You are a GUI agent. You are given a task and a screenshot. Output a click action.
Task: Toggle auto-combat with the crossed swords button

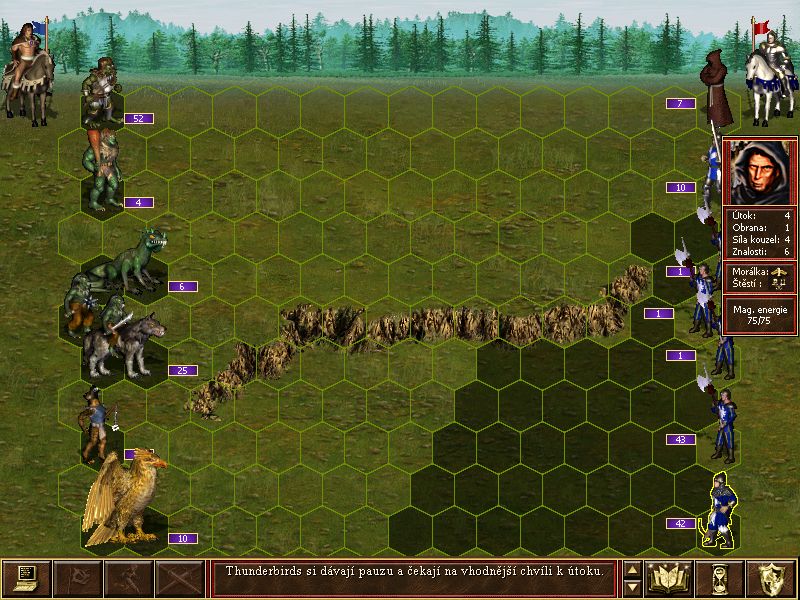179,578
